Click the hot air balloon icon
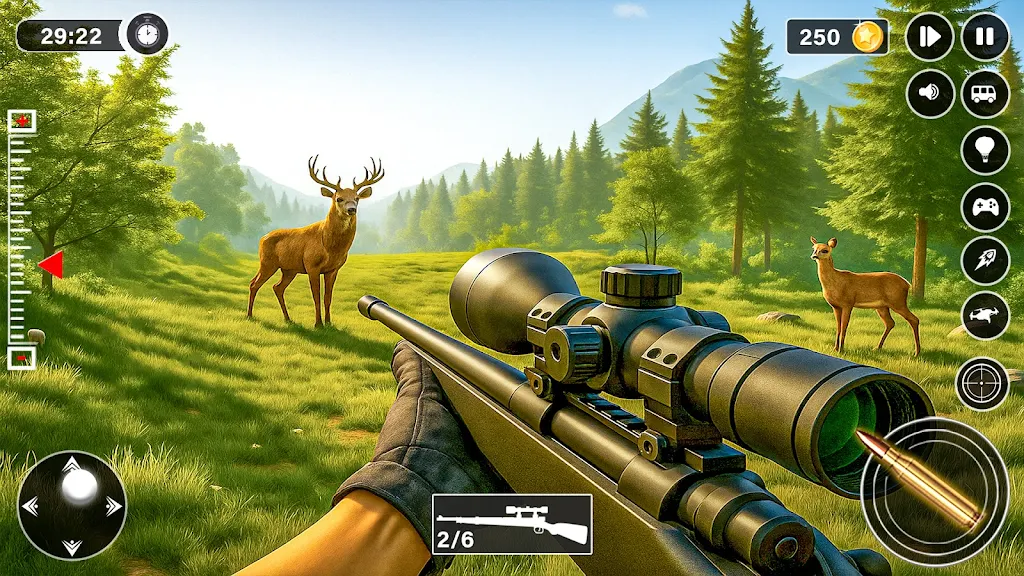 pyautogui.click(x=985, y=150)
